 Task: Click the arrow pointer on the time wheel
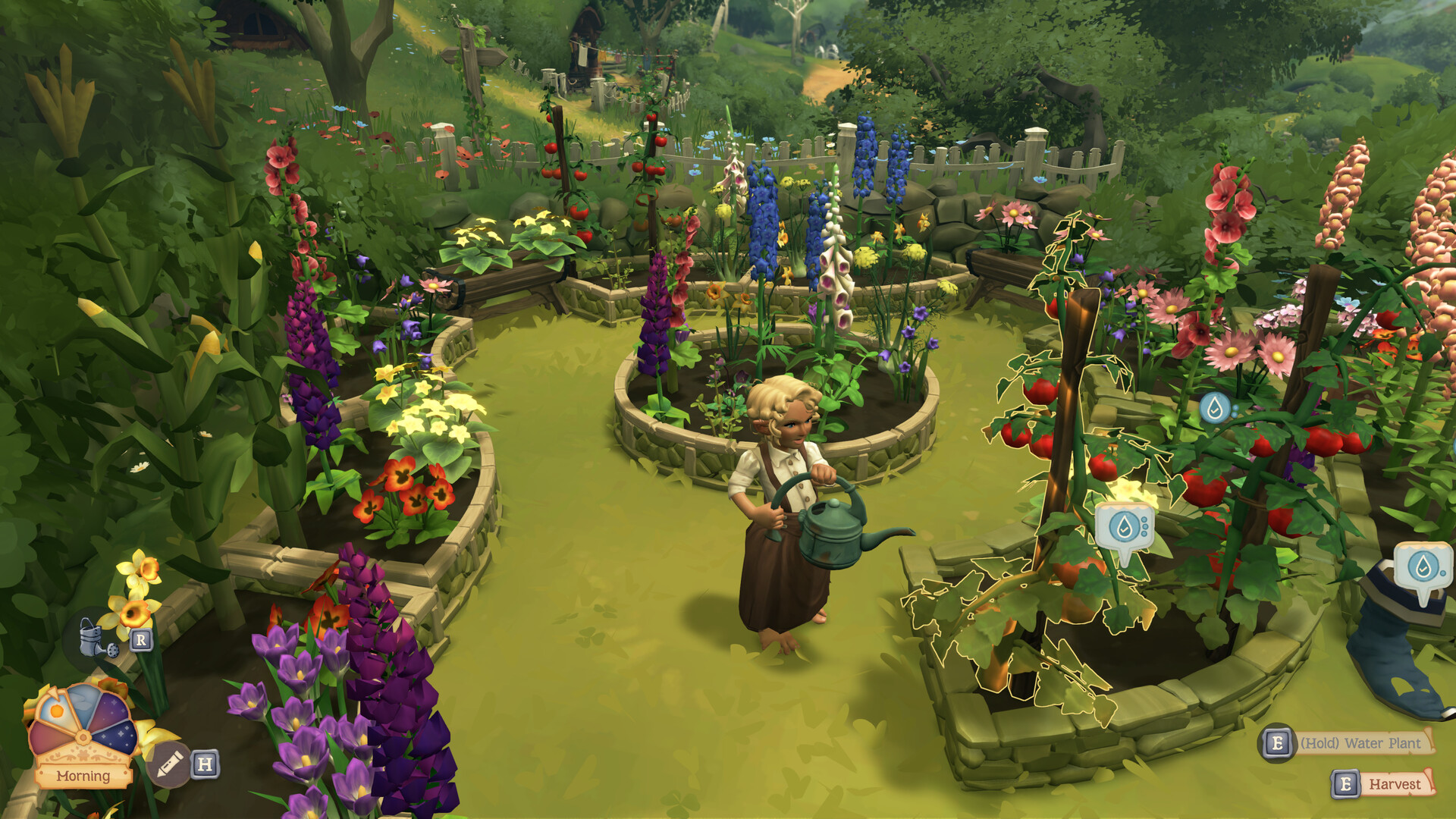[x=53, y=692]
